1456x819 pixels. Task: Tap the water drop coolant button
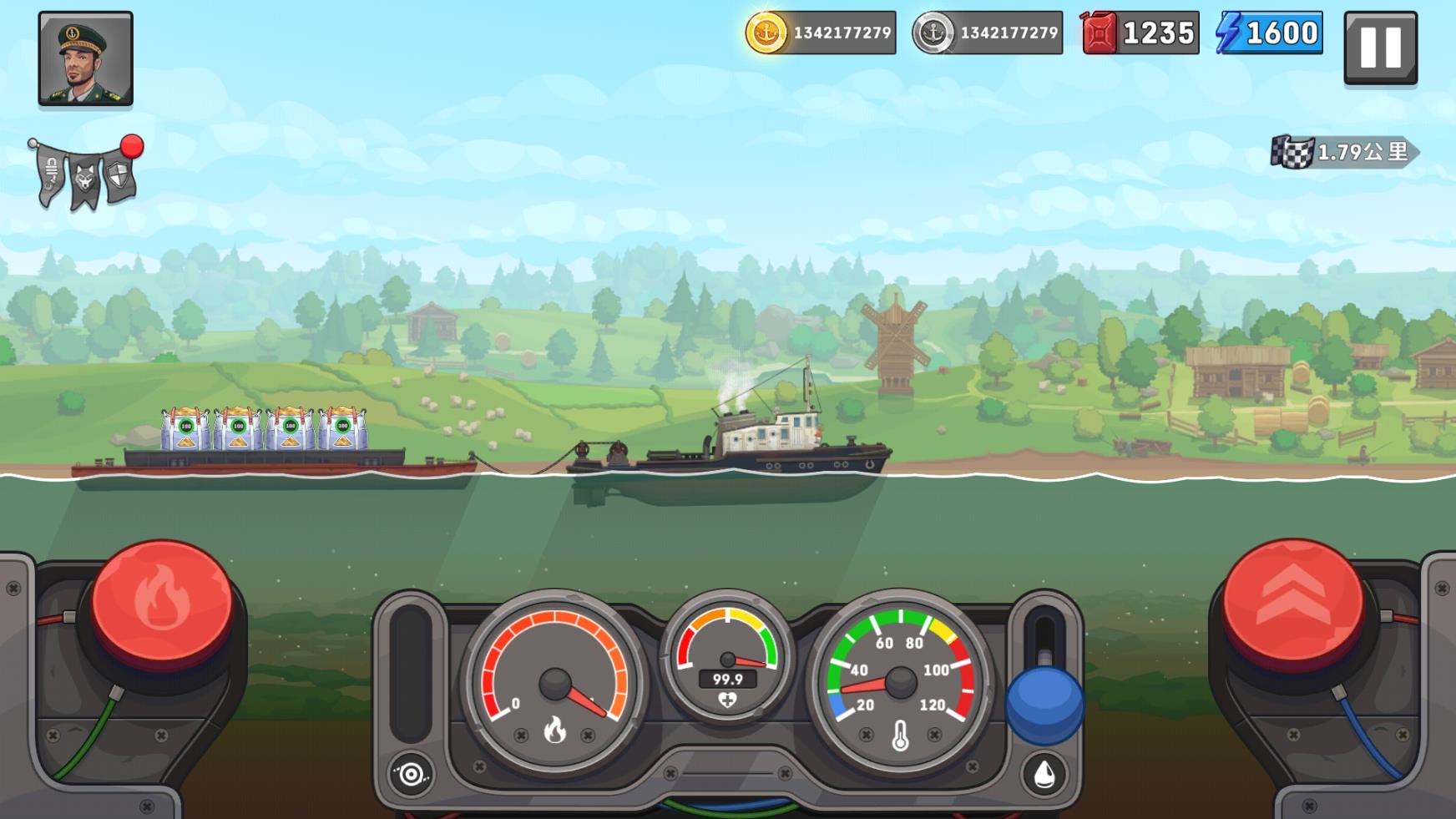coord(1044,775)
